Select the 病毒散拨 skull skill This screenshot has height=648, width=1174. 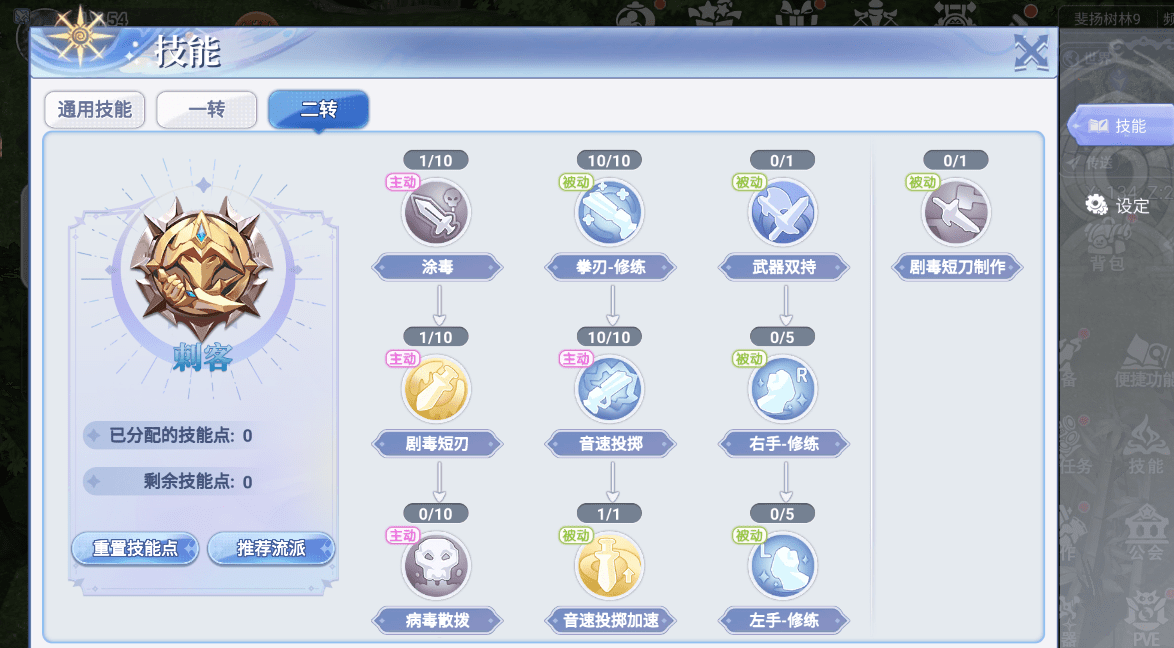click(x=436, y=565)
